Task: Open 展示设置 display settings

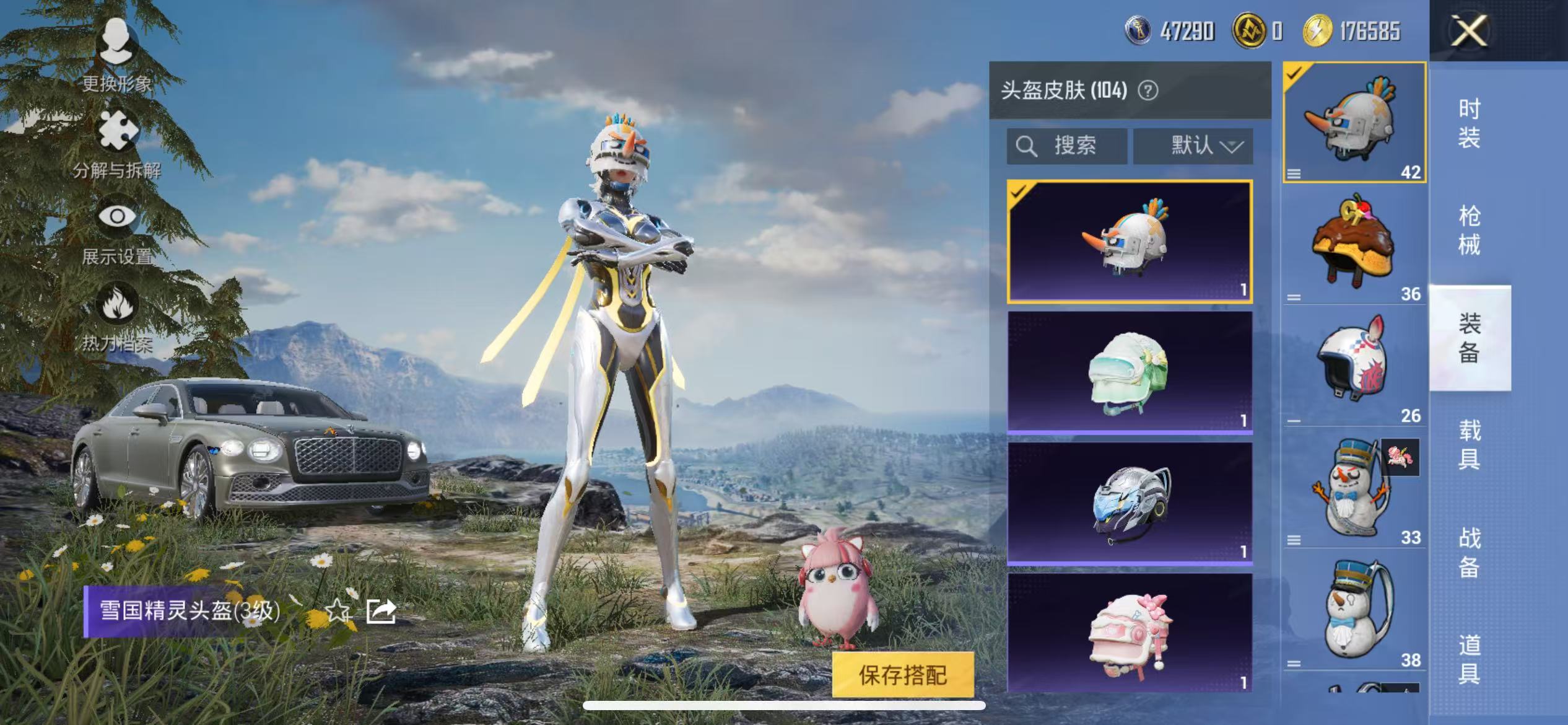Action: 116,229
